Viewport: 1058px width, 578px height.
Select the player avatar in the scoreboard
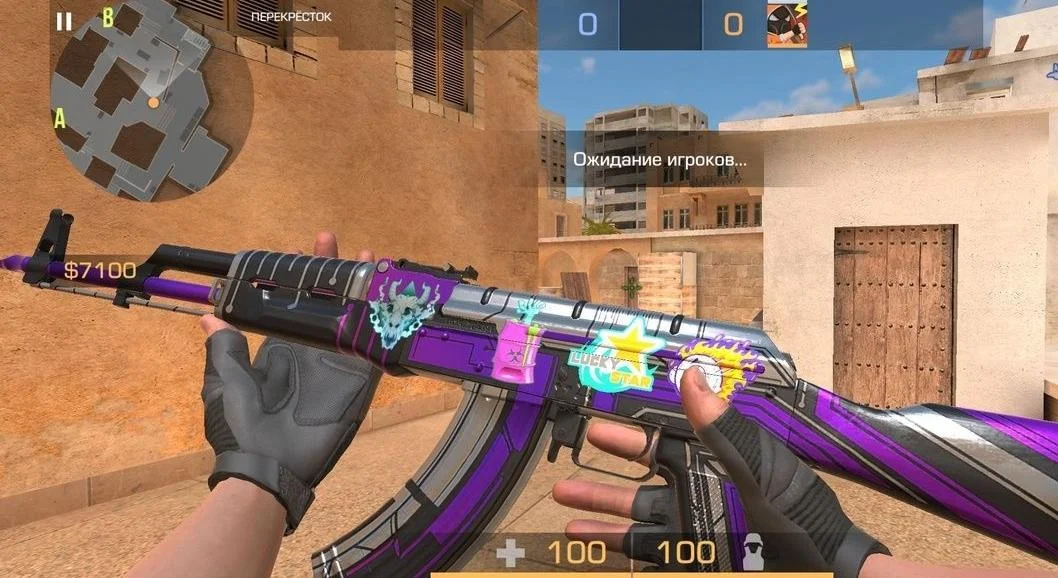(x=788, y=24)
